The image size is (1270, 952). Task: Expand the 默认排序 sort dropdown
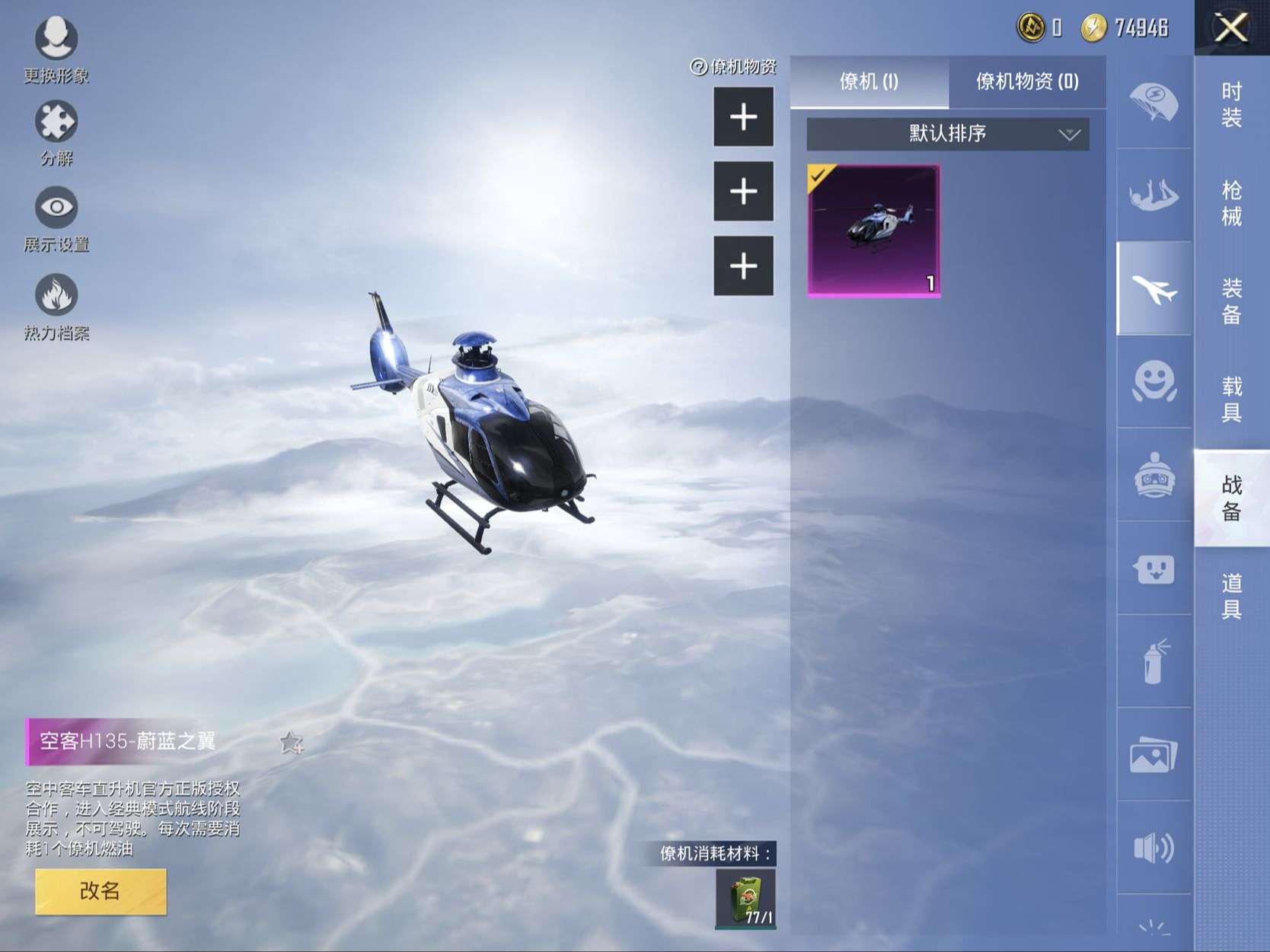pos(947,134)
